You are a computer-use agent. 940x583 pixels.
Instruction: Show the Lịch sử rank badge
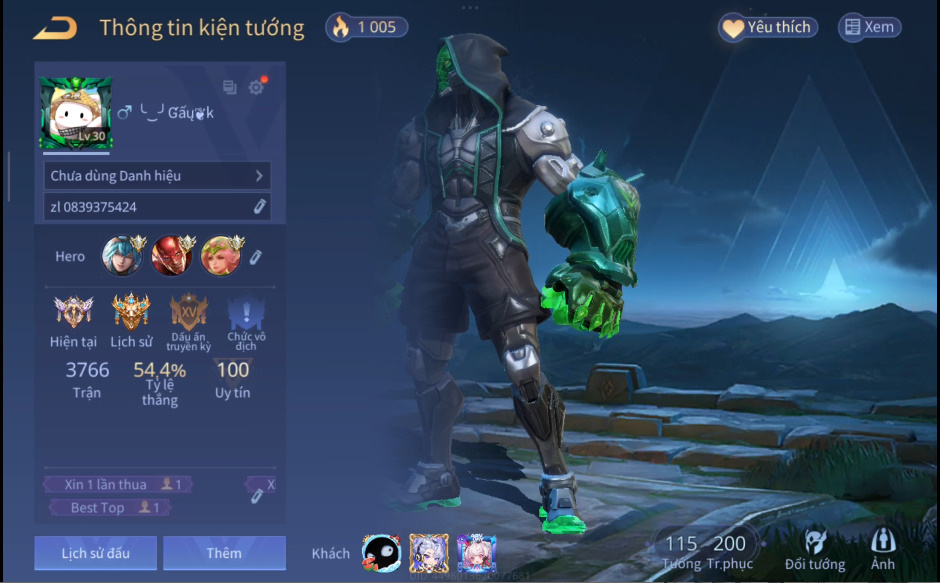[x=131, y=313]
